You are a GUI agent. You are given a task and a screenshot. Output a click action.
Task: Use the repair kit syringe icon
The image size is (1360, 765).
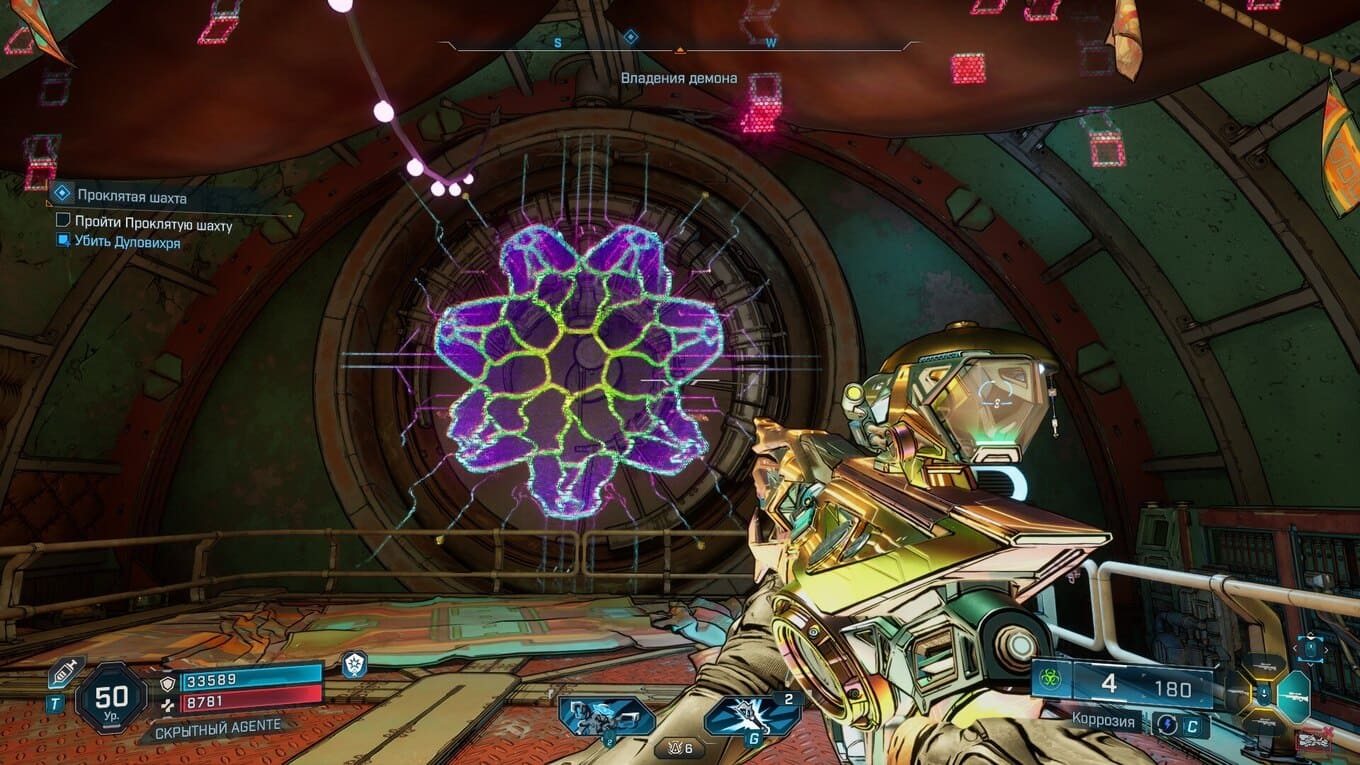(67, 673)
